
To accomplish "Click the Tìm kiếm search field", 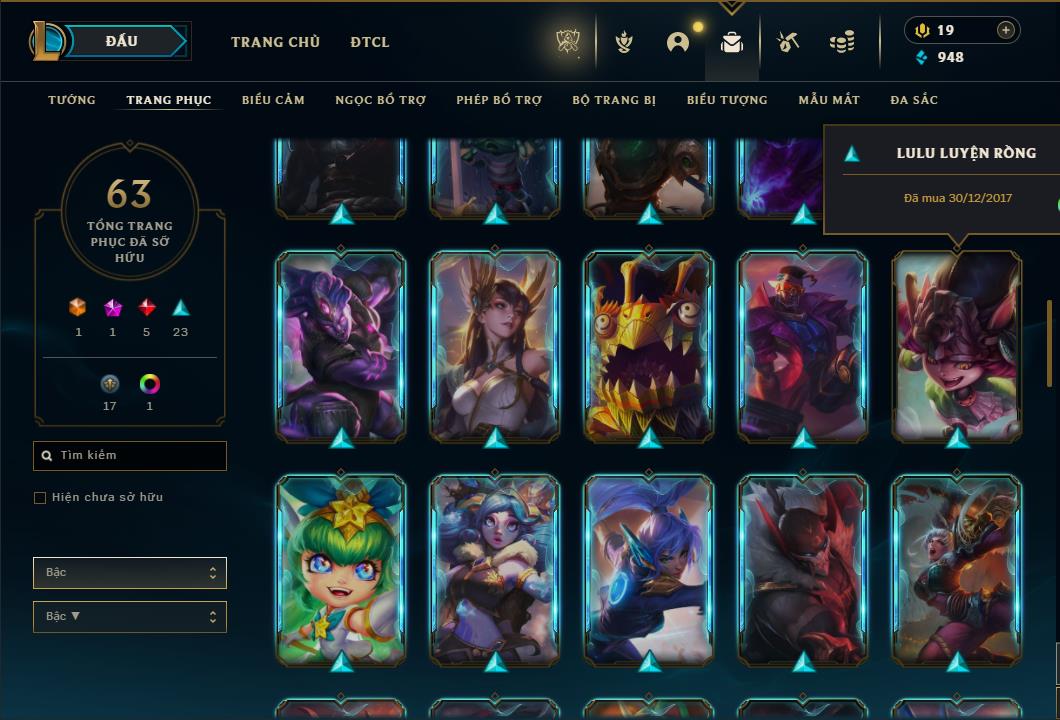I will point(130,456).
